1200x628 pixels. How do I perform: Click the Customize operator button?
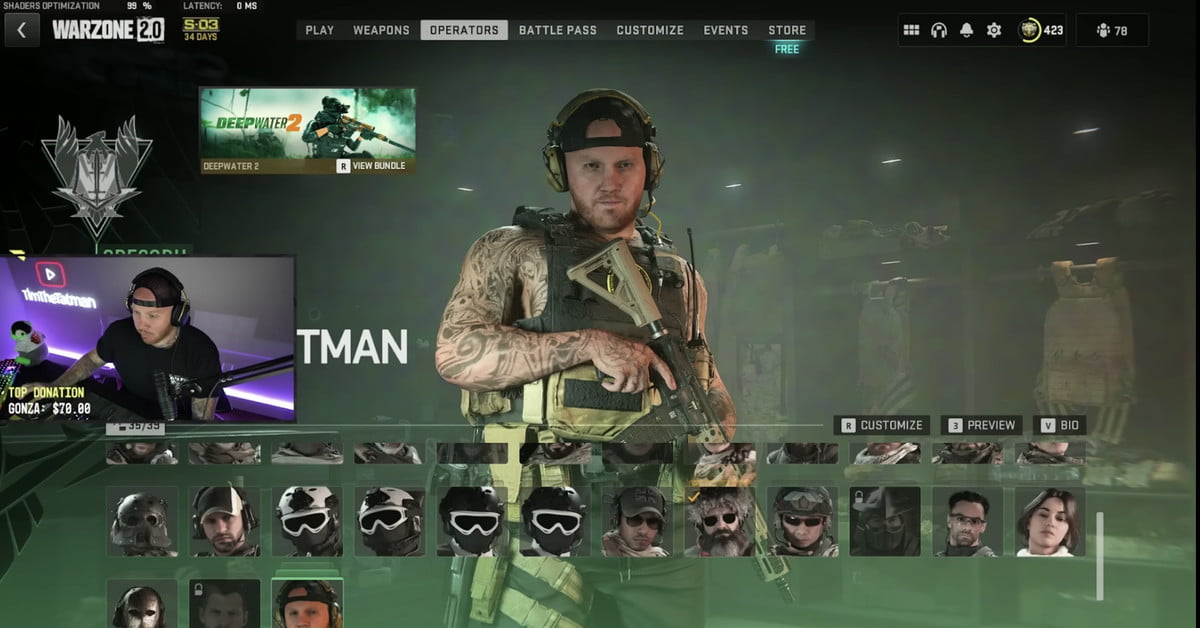point(882,425)
